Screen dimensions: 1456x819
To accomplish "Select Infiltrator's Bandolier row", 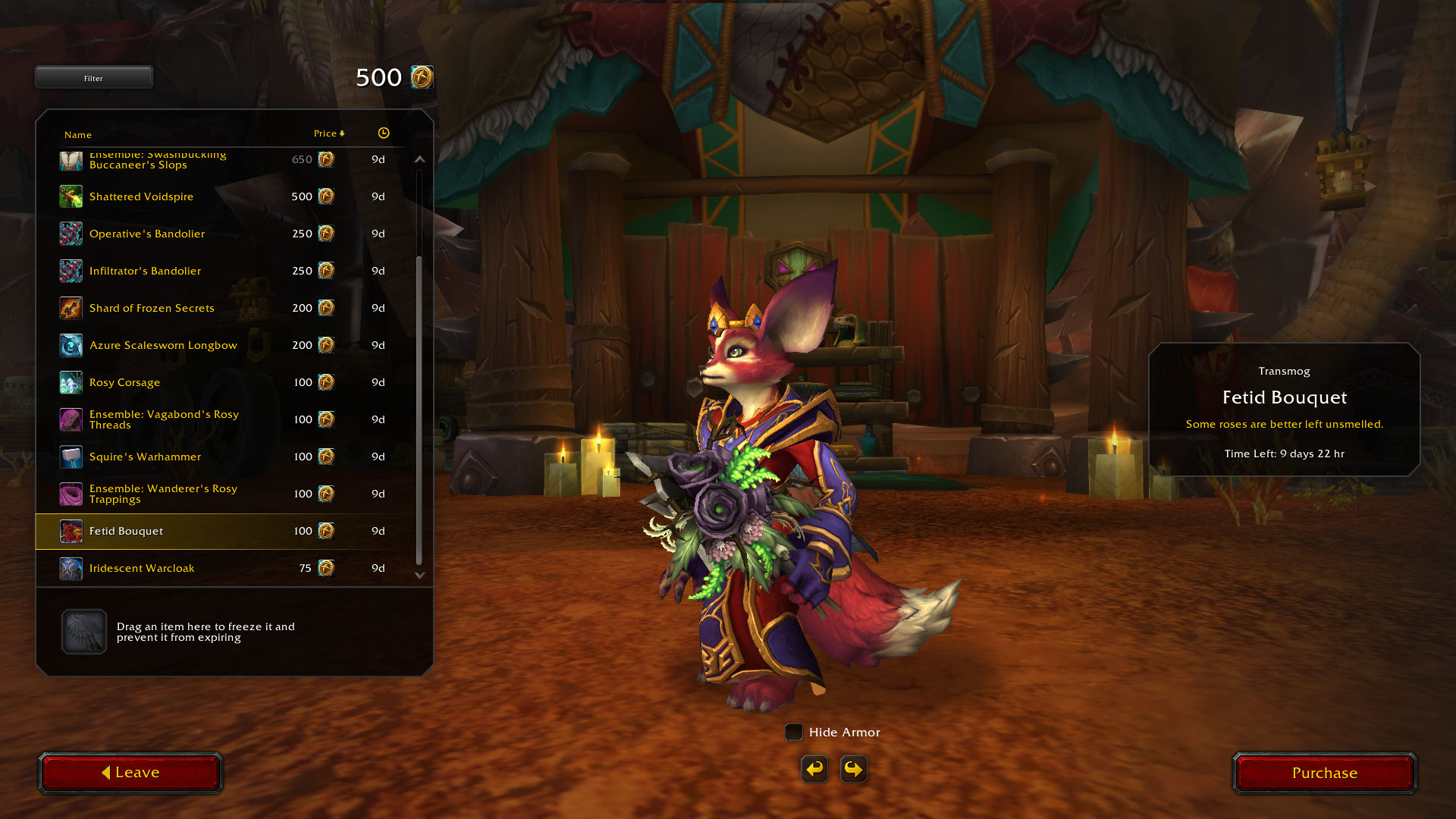I will pyautogui.click(x=145, y=271).
